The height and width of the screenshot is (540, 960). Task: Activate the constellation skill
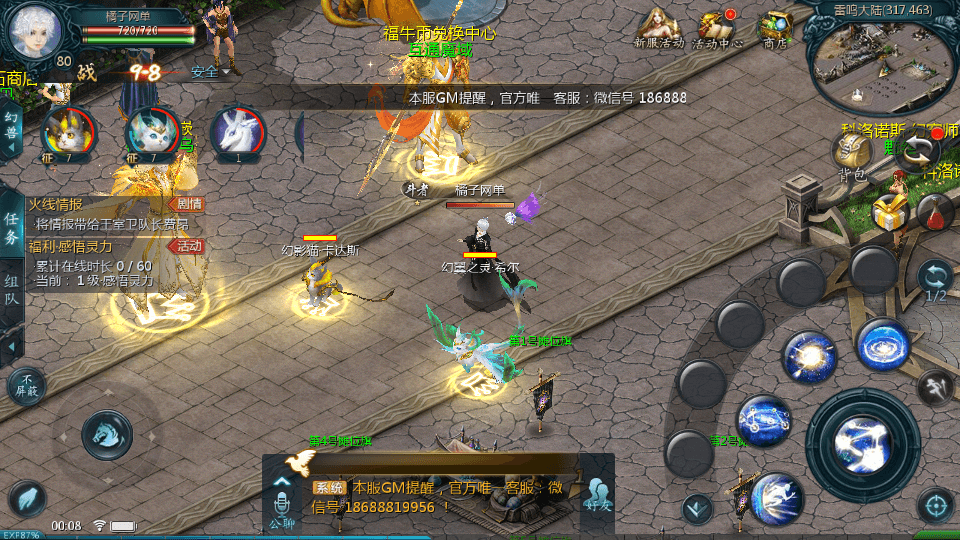pyautogui.click(x=765, y=421)
